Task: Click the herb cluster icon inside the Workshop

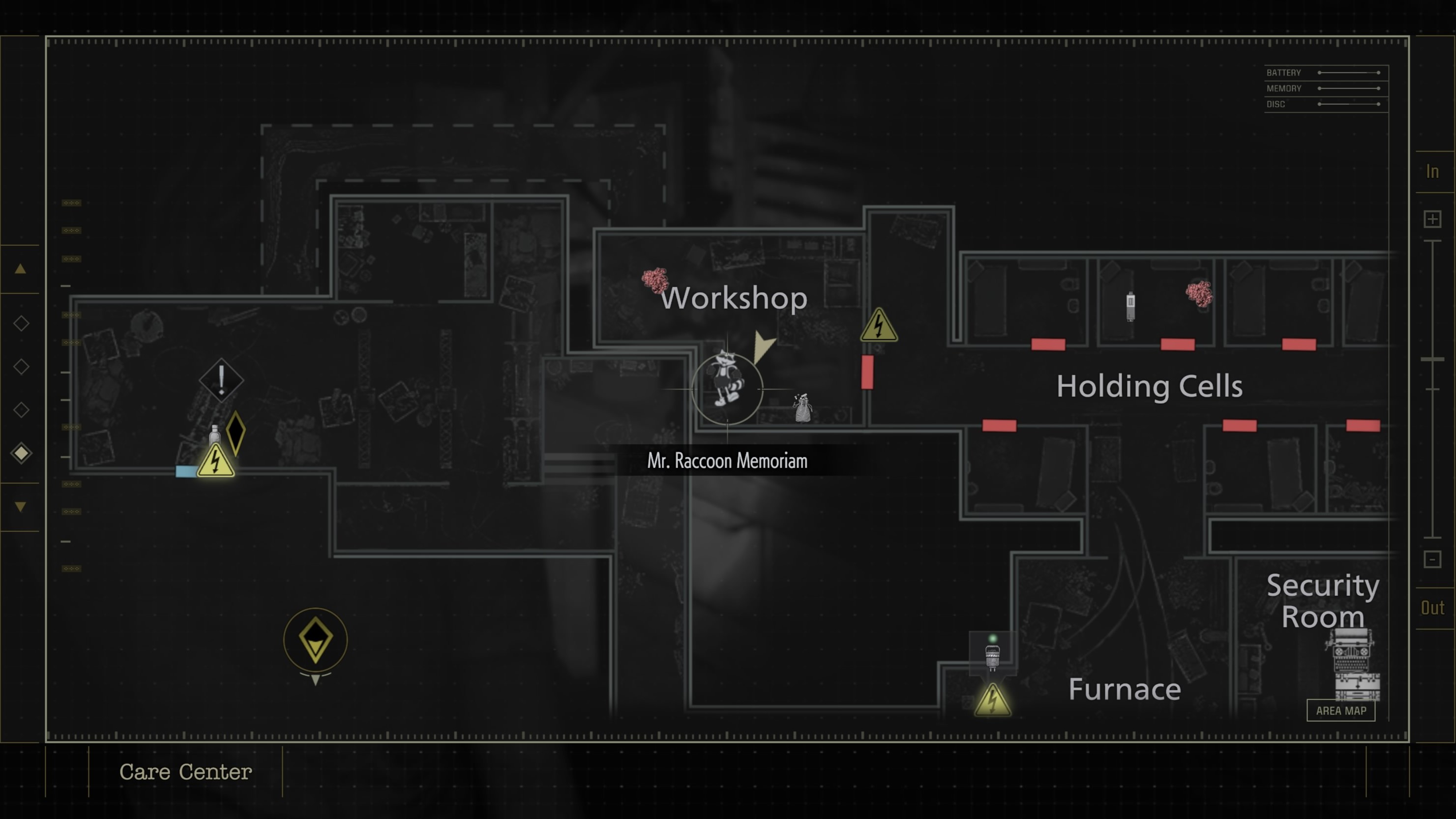Action: (655, 280)
